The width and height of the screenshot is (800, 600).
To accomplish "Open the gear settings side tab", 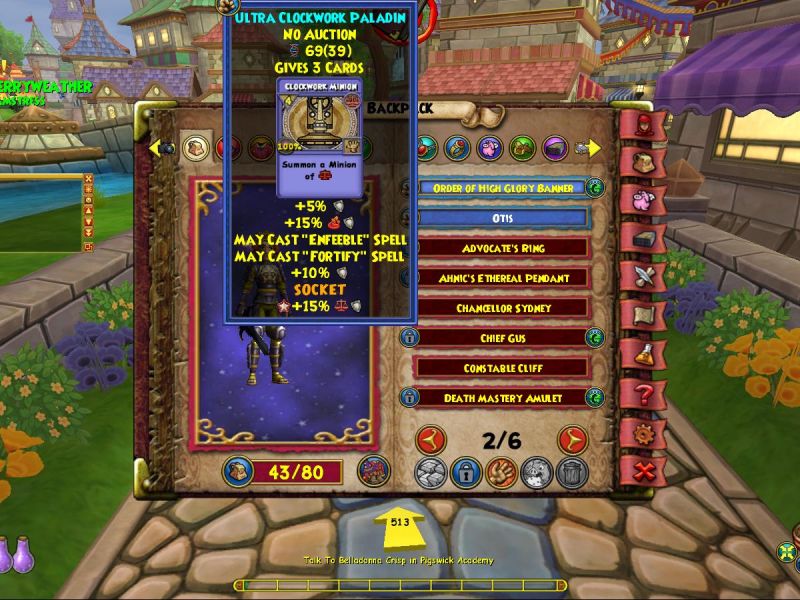I will [643, 431].
